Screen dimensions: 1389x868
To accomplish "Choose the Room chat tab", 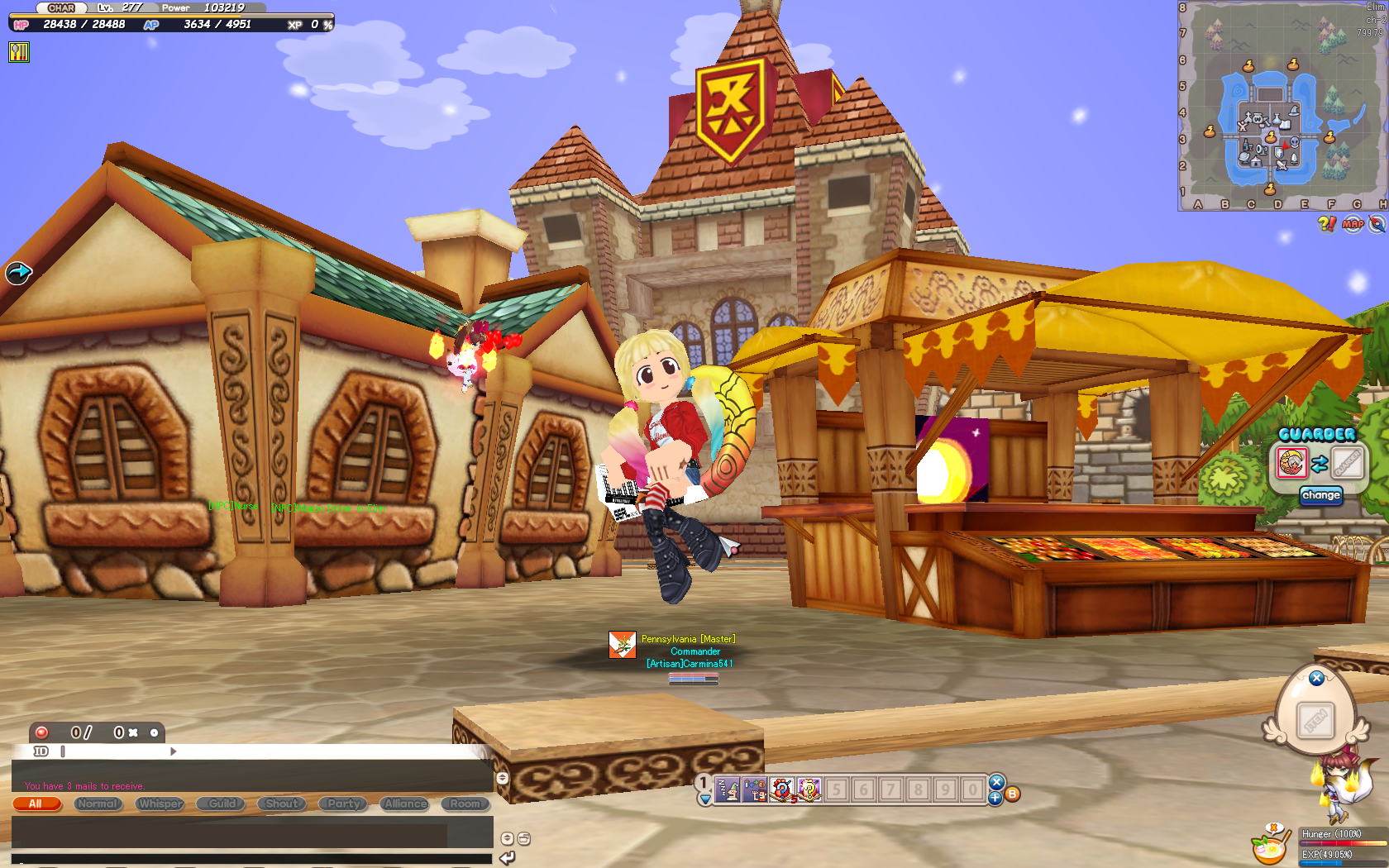I will click(x=465, y=804).
